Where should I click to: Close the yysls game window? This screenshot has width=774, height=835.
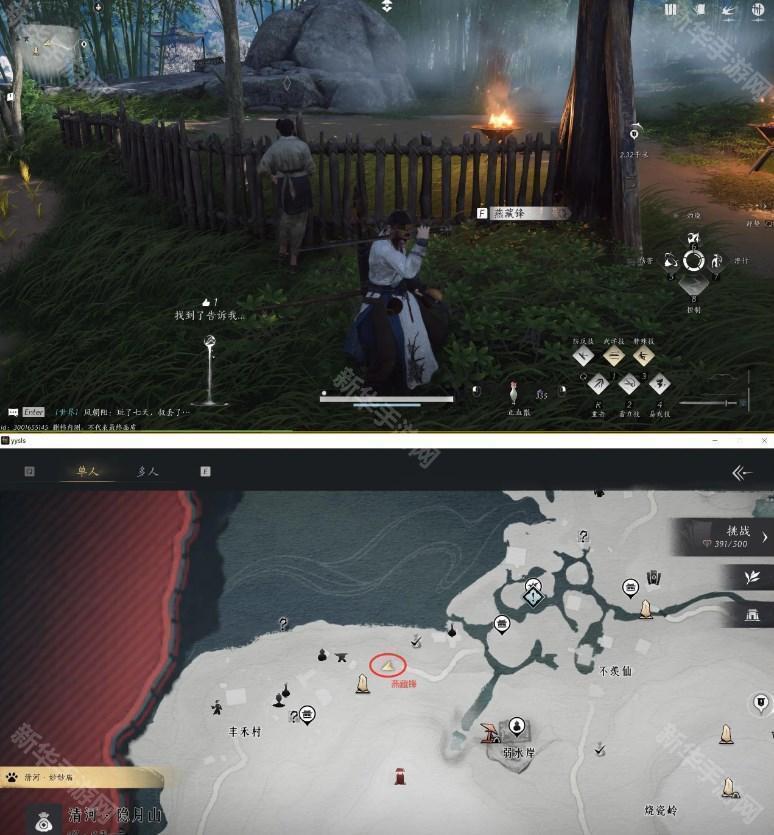[x=764, y=440]
